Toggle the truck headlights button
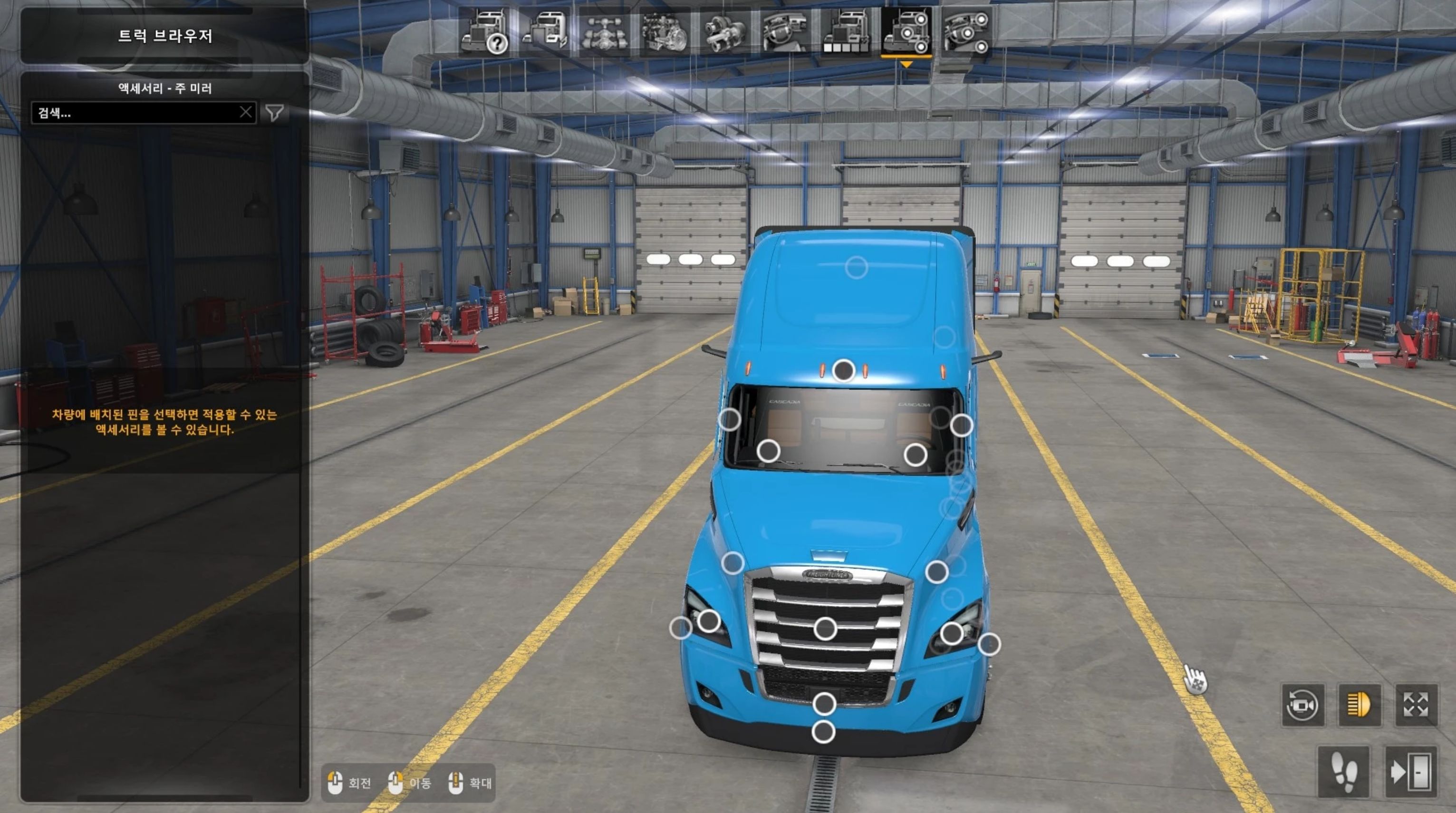This screenshot has height=813, width=1456. click(x=1360, y=705)
